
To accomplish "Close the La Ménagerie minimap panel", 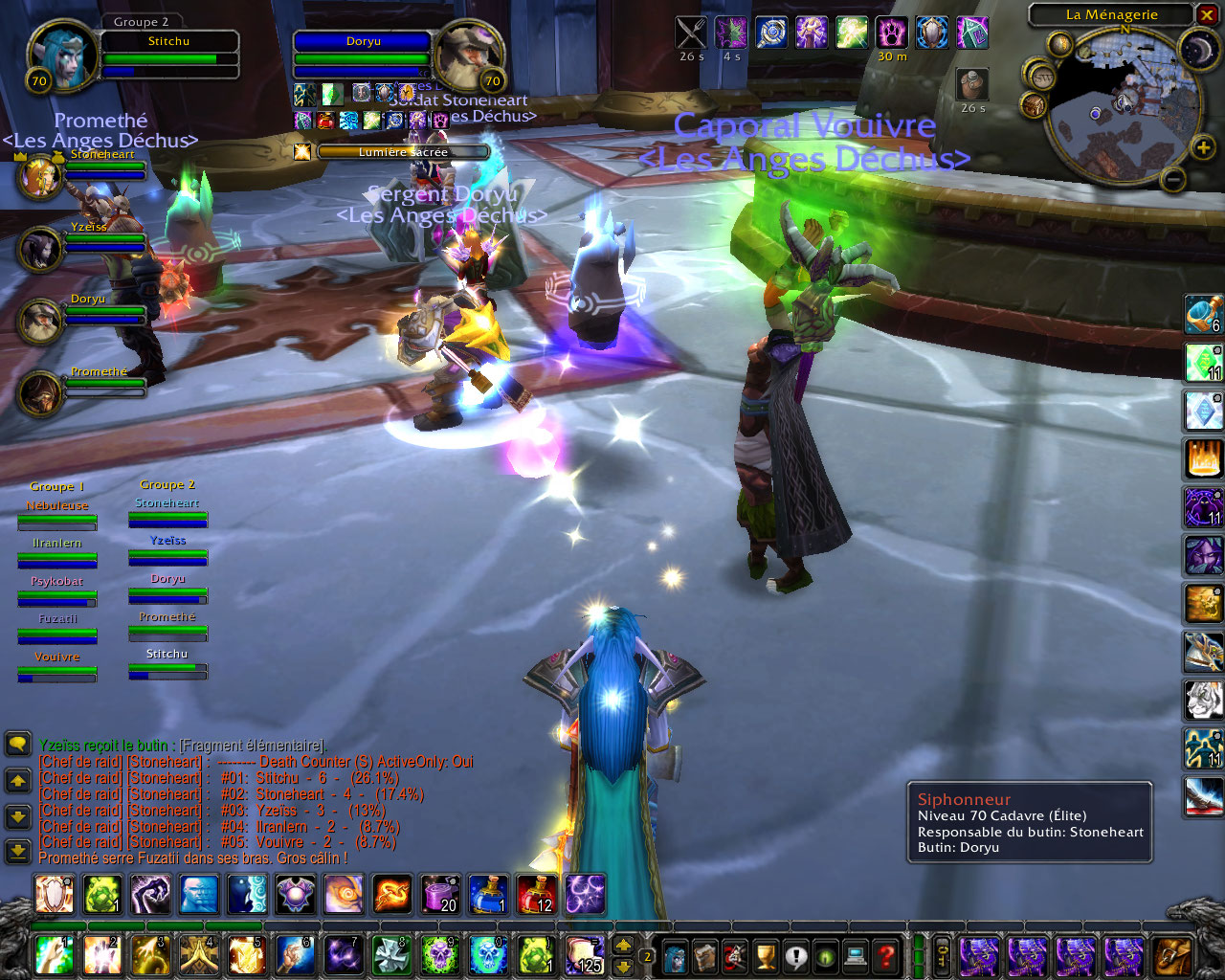I will [1207, 15].
